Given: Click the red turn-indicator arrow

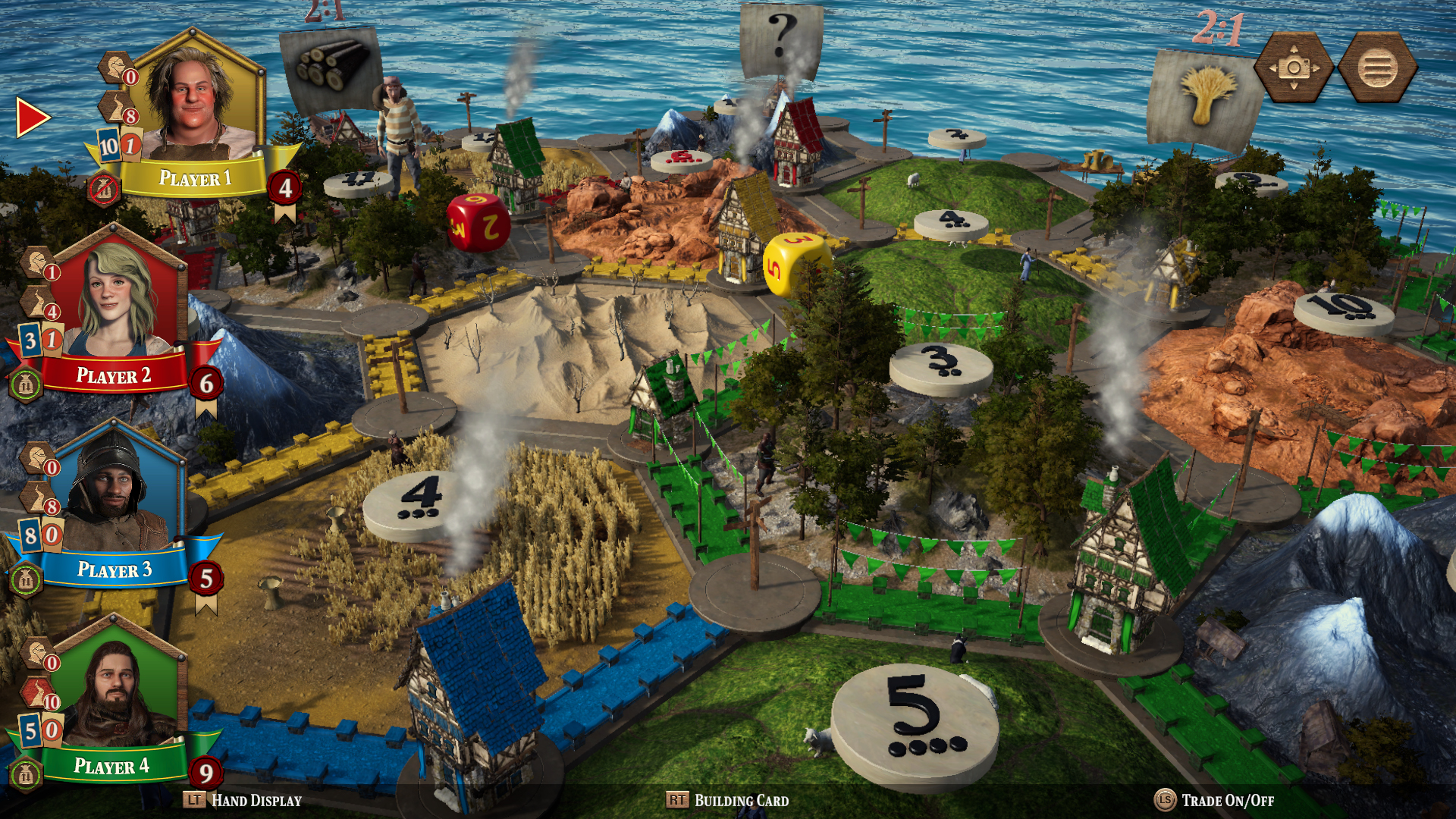Looking at the screenshot, I should point(29,118).
